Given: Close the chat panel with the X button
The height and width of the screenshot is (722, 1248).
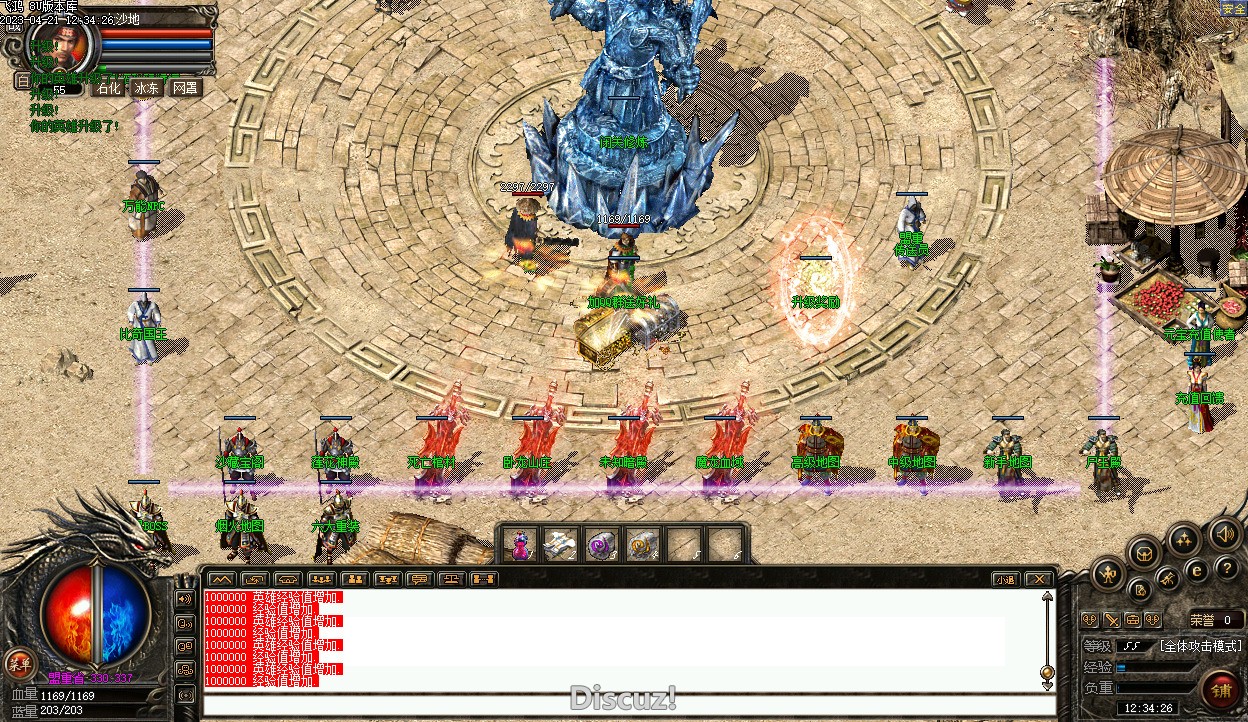Looking at the screenshot, I should pos(1039,579).
